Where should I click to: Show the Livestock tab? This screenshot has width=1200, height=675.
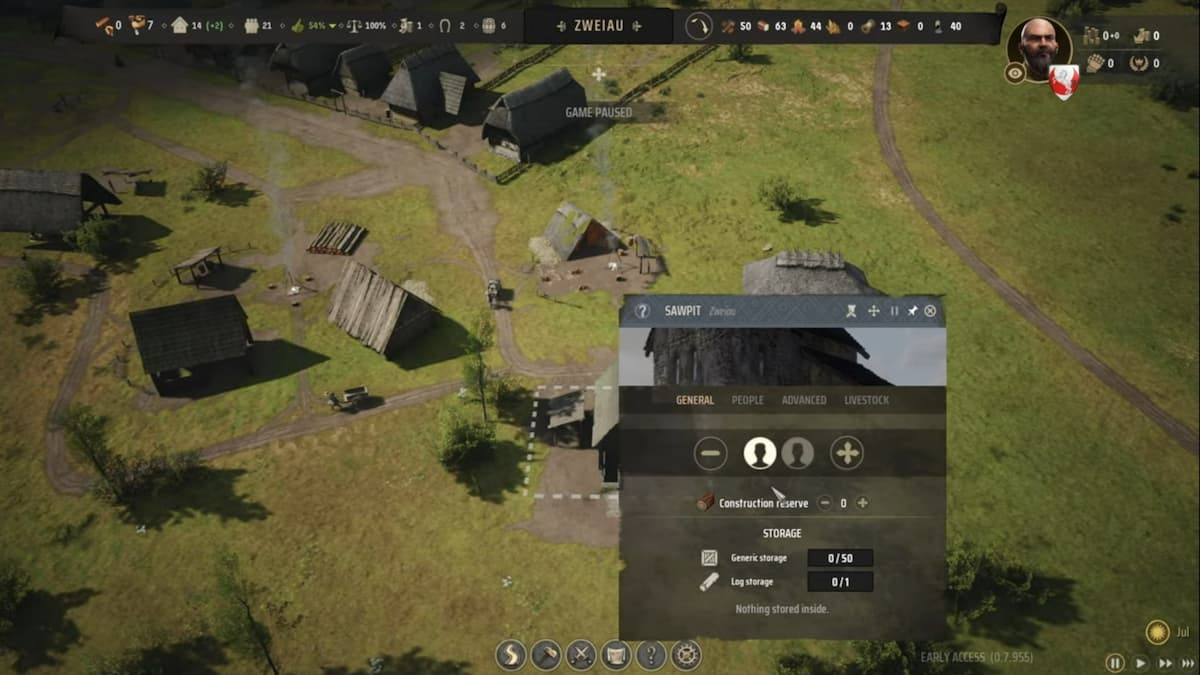866,400
